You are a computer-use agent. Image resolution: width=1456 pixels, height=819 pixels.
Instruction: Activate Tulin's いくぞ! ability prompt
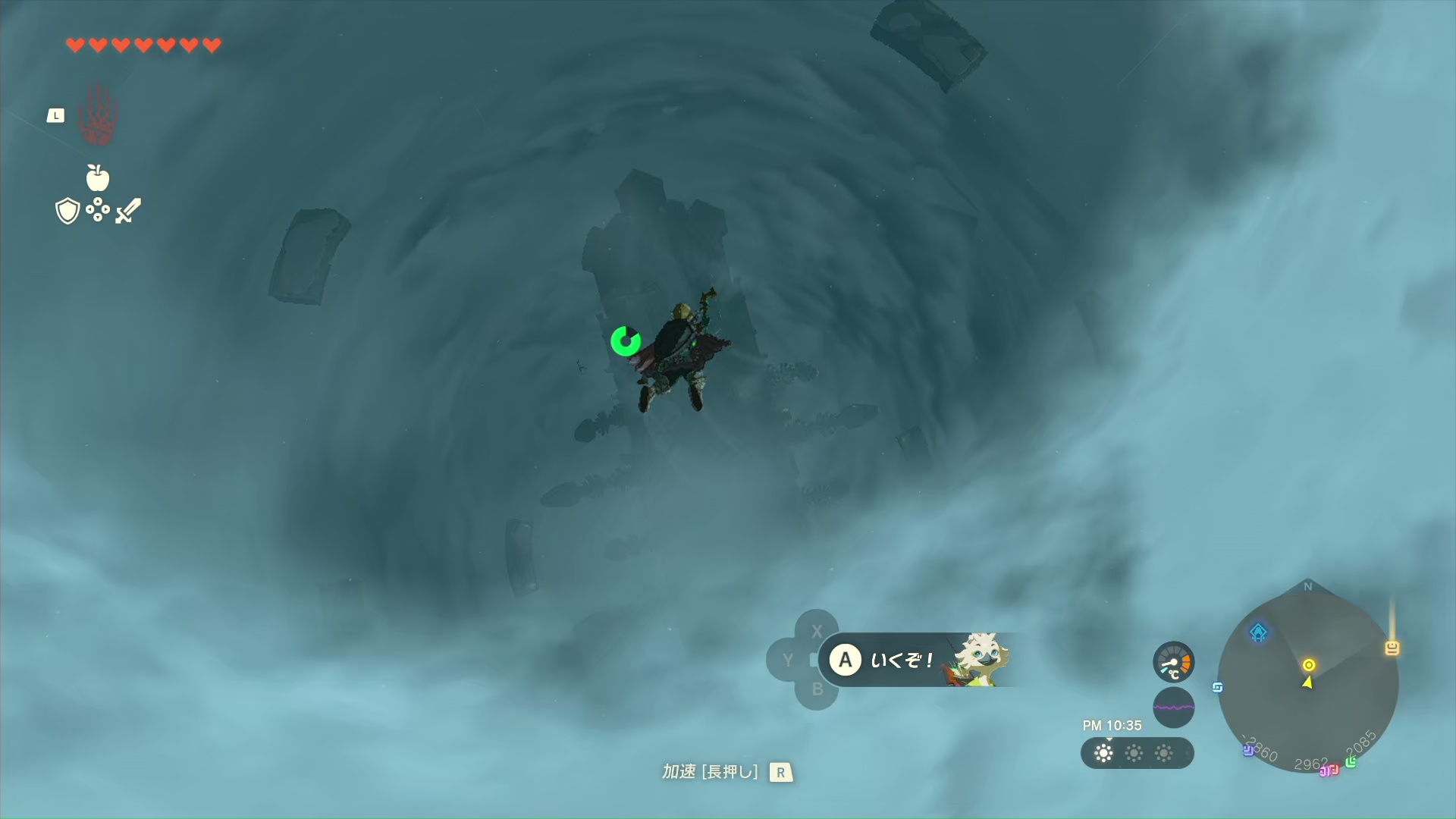coord(918,660)
